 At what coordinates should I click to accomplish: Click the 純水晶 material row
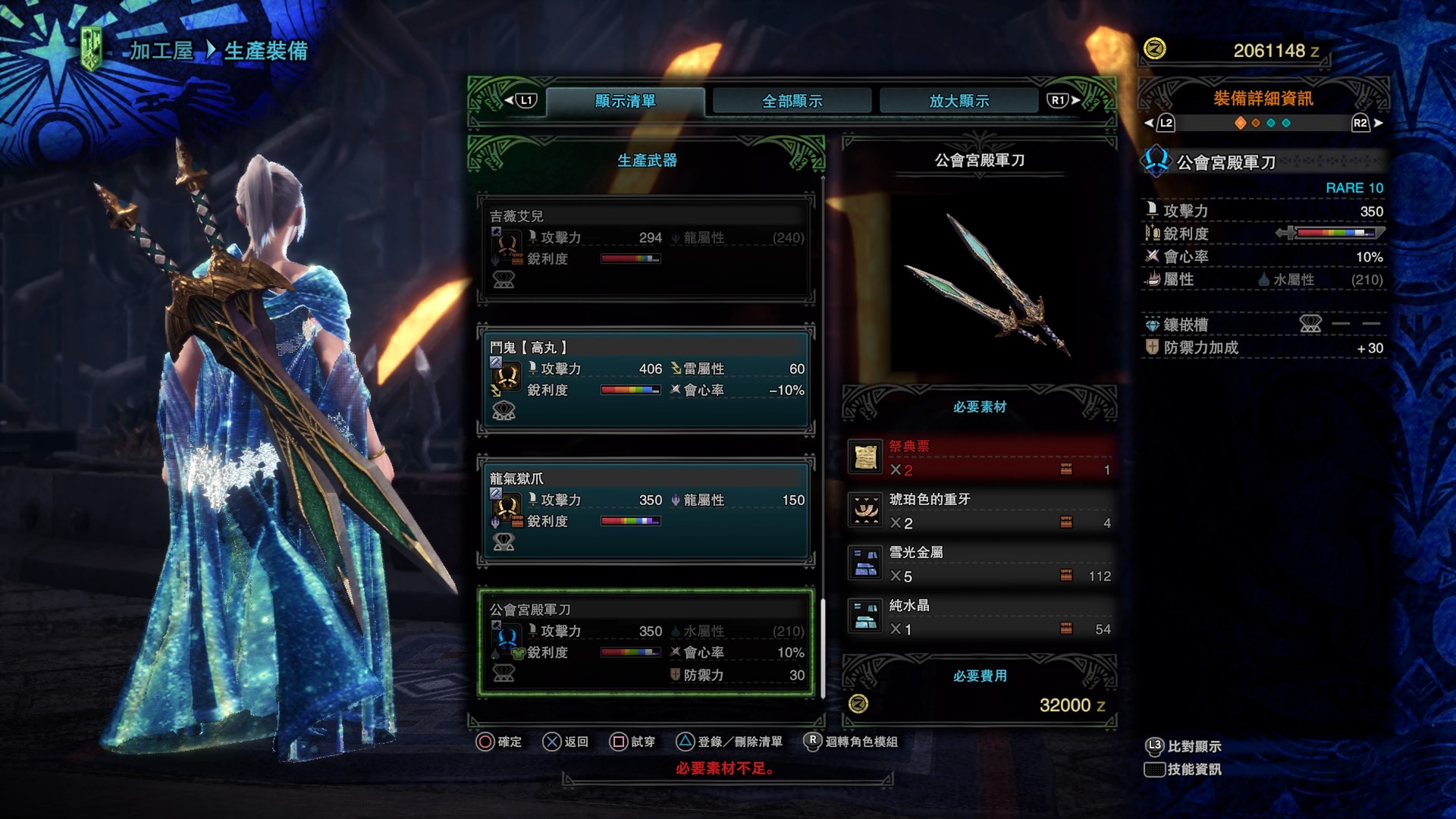[980, 617]
